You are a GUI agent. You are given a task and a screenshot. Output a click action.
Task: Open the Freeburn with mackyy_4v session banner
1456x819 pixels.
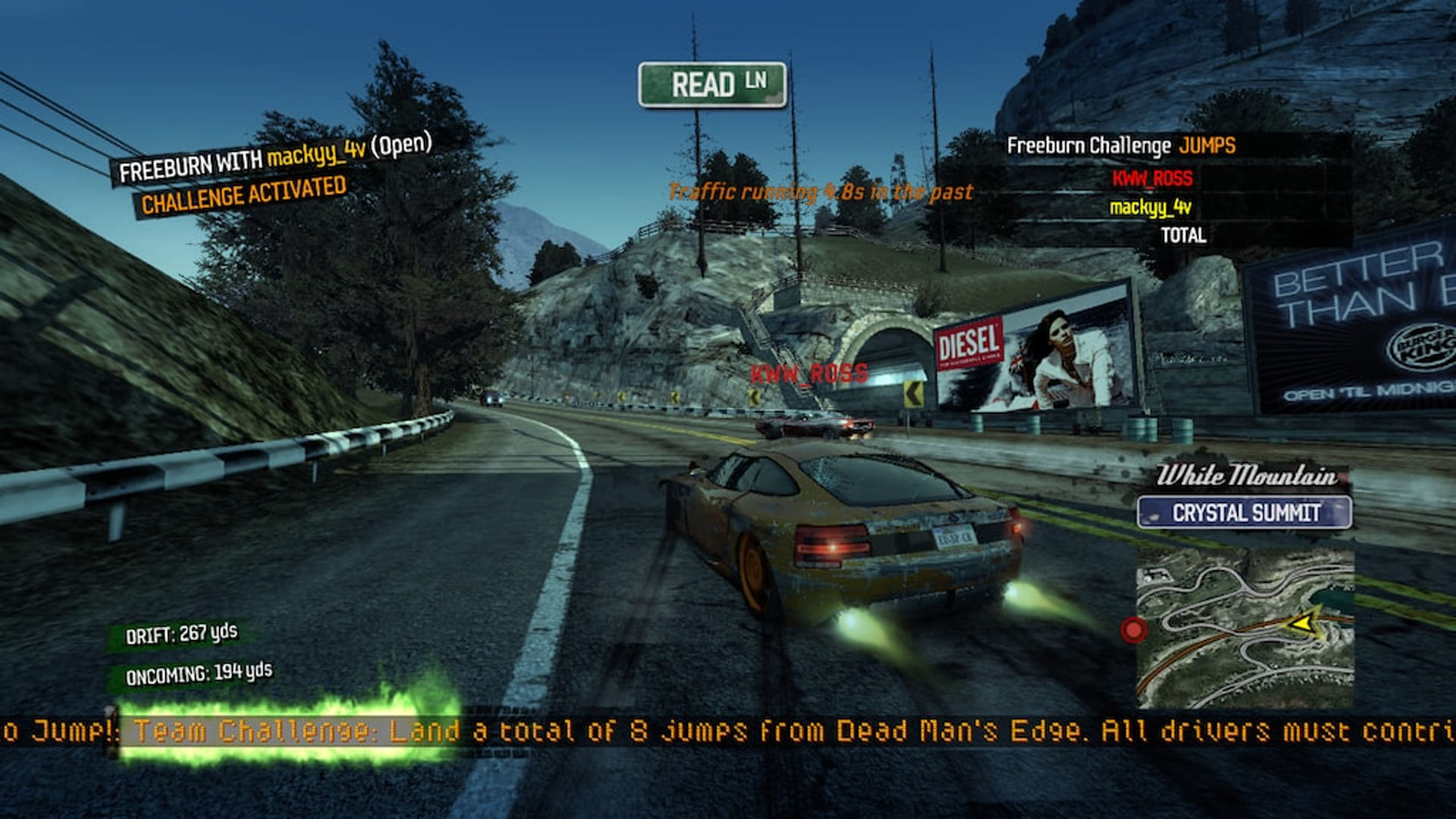[275, 158]
